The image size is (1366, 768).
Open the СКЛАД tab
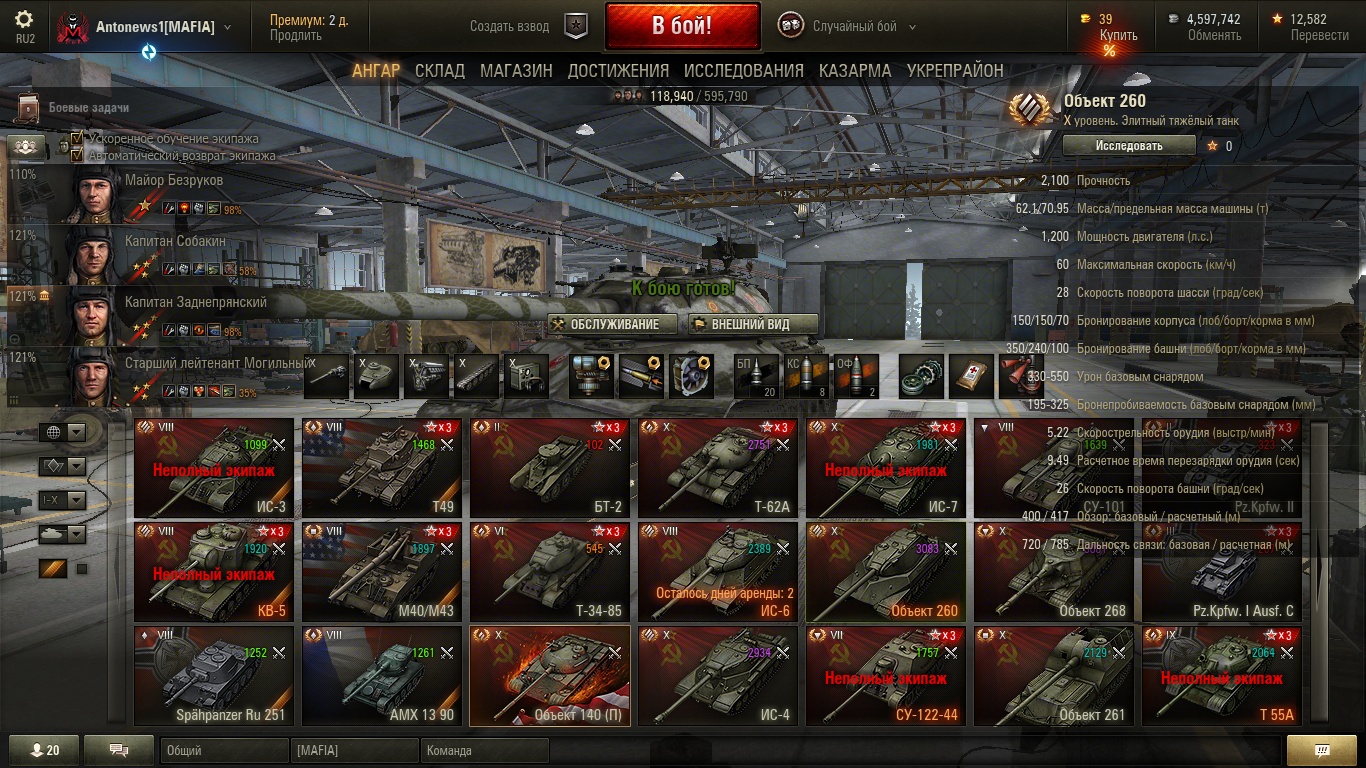point(440,70)
